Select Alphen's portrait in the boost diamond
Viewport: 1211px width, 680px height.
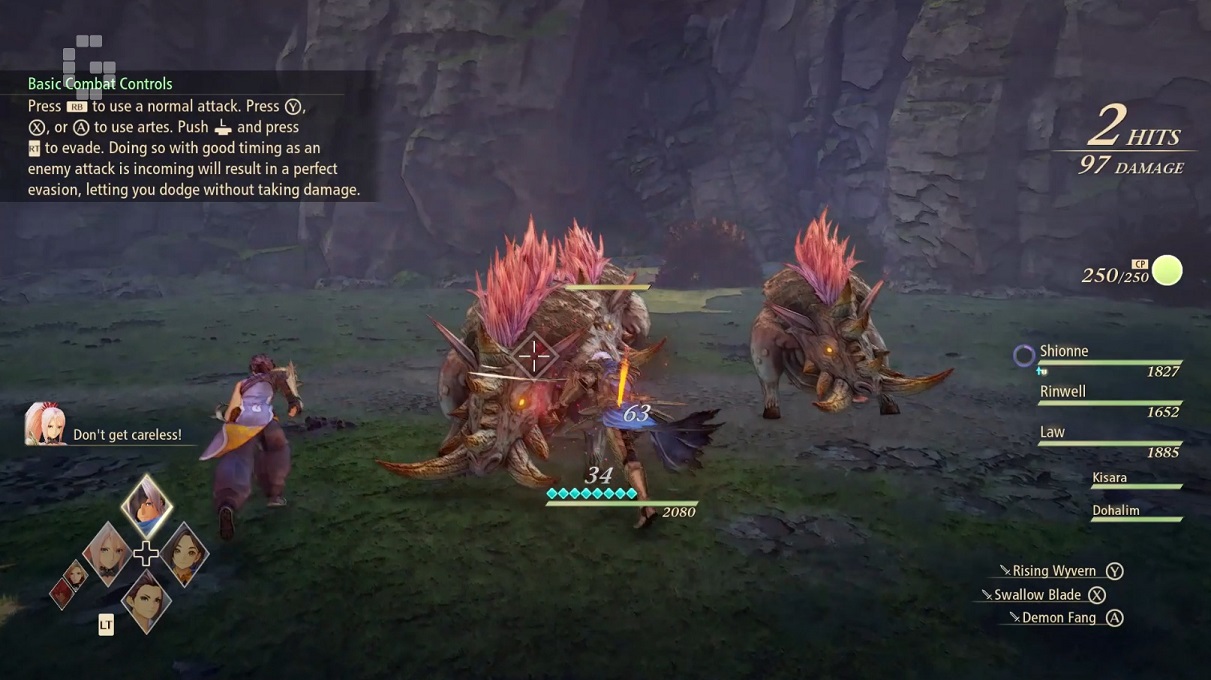(x=146, y=506)
